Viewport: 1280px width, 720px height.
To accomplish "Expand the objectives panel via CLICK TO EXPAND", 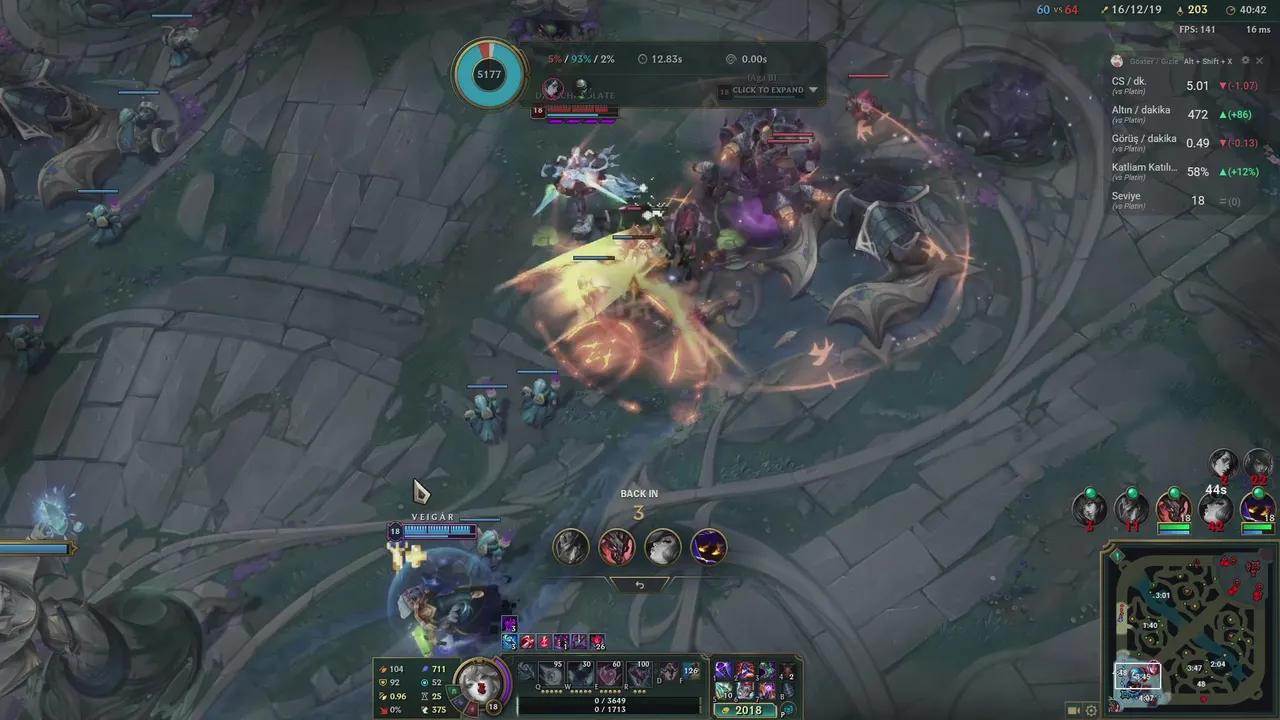I will pyautogui.click(x=769, y=90).
